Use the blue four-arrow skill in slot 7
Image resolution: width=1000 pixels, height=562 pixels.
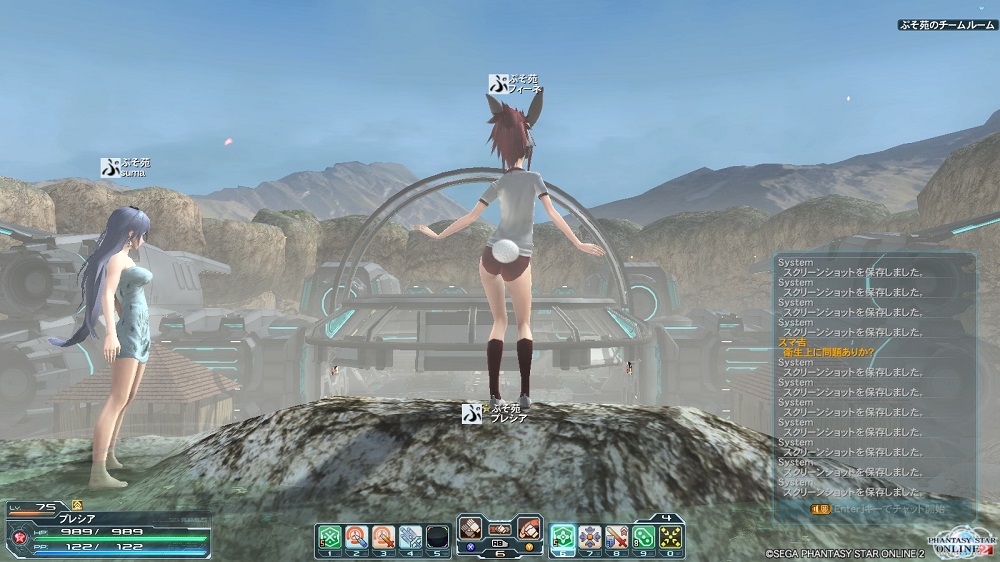[x=590, y=538]
